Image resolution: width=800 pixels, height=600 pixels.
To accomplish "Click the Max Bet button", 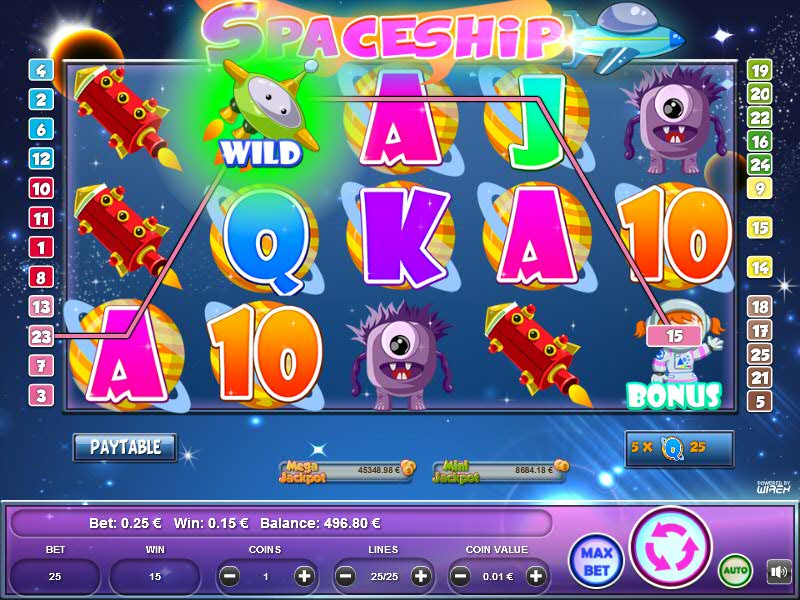I will 595,561.
